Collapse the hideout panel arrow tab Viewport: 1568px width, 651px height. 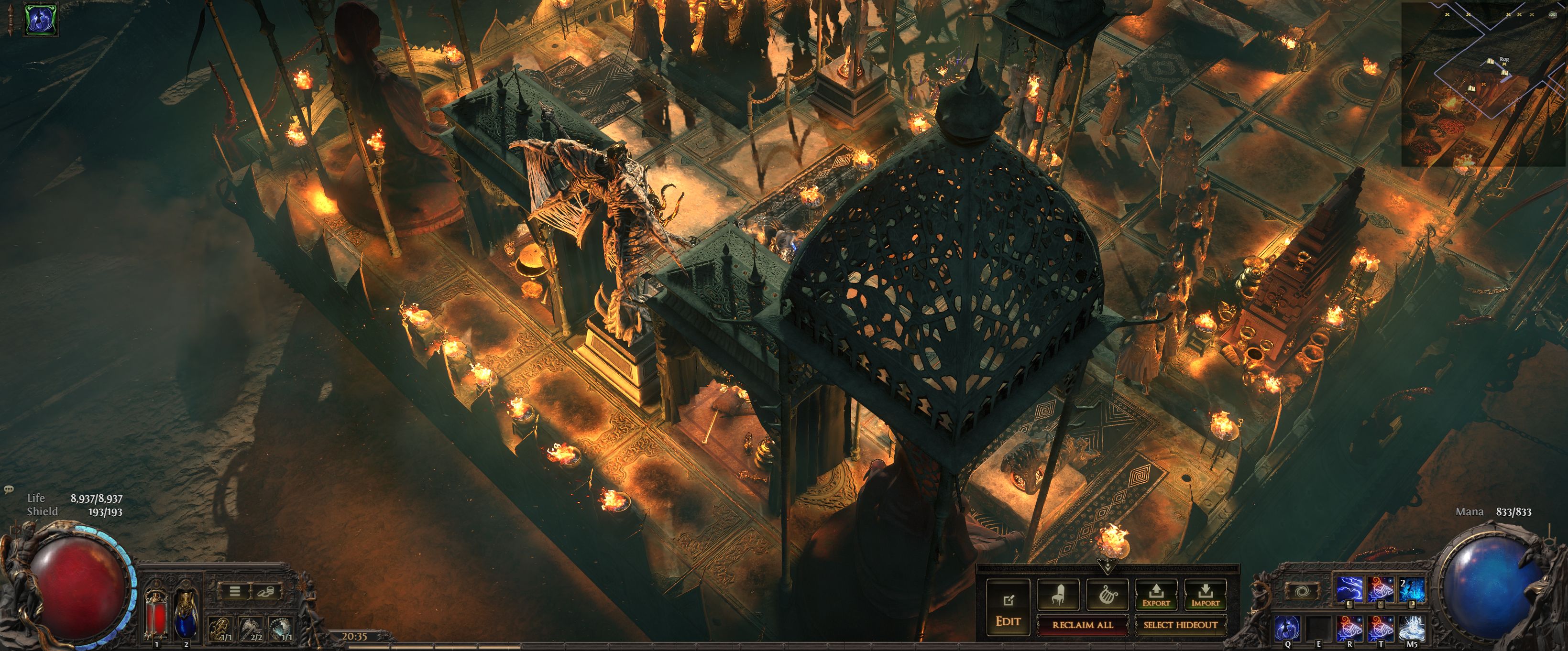point(1107,567)
